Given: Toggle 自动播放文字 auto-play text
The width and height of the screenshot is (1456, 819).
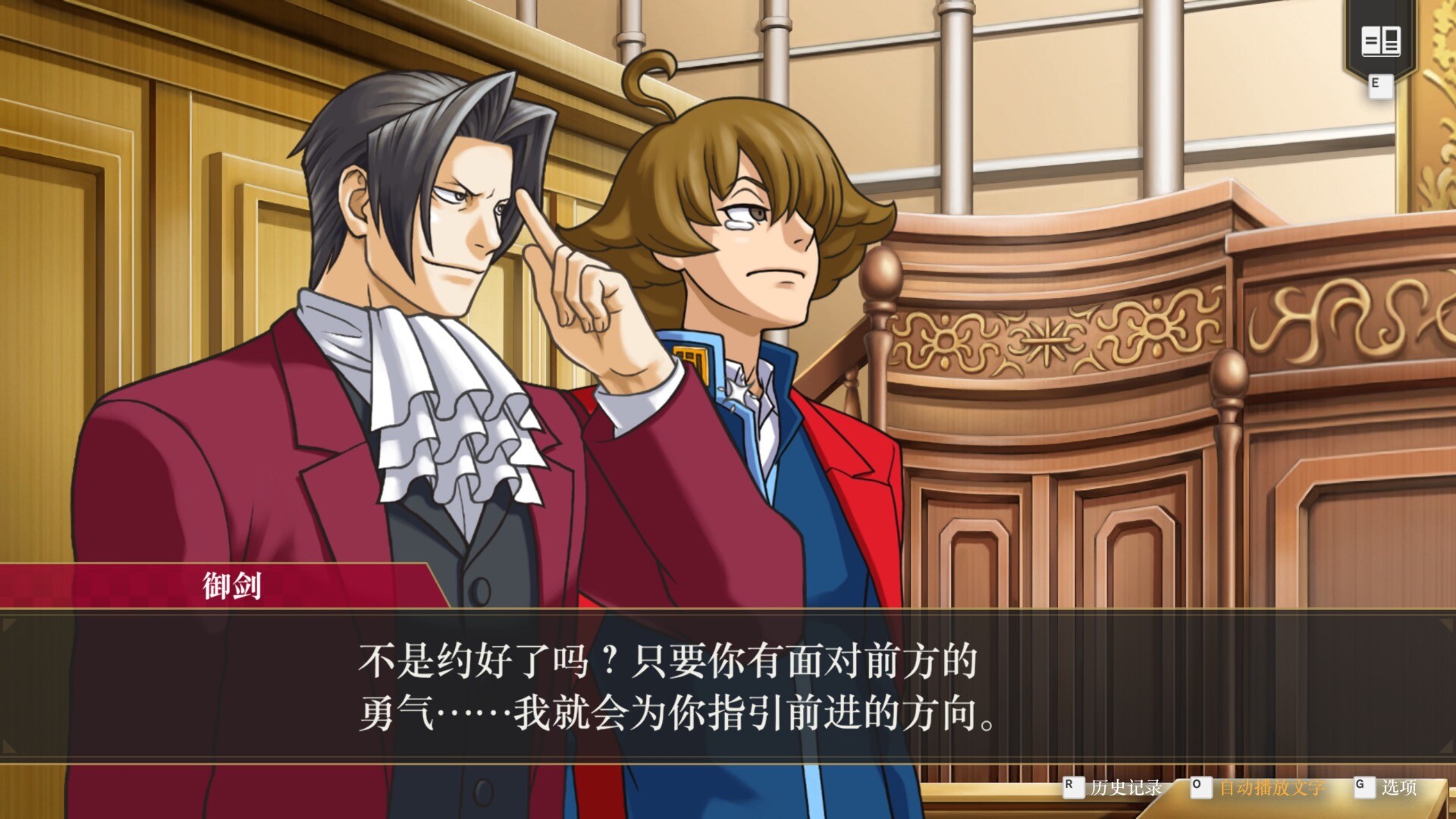Looking at the screenshot, I should click(1271, 787).
